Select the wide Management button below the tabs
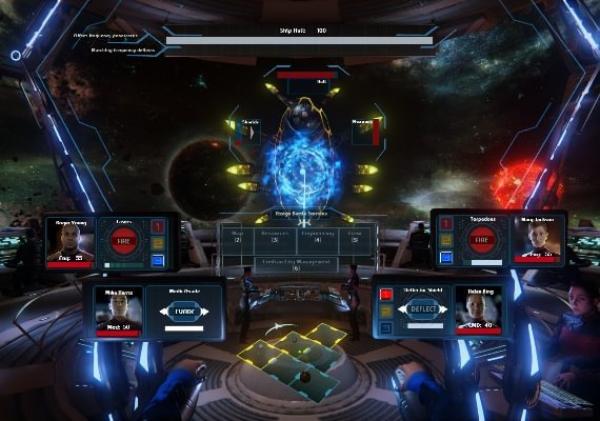The image size is (600, 421). tap(297, 265)
